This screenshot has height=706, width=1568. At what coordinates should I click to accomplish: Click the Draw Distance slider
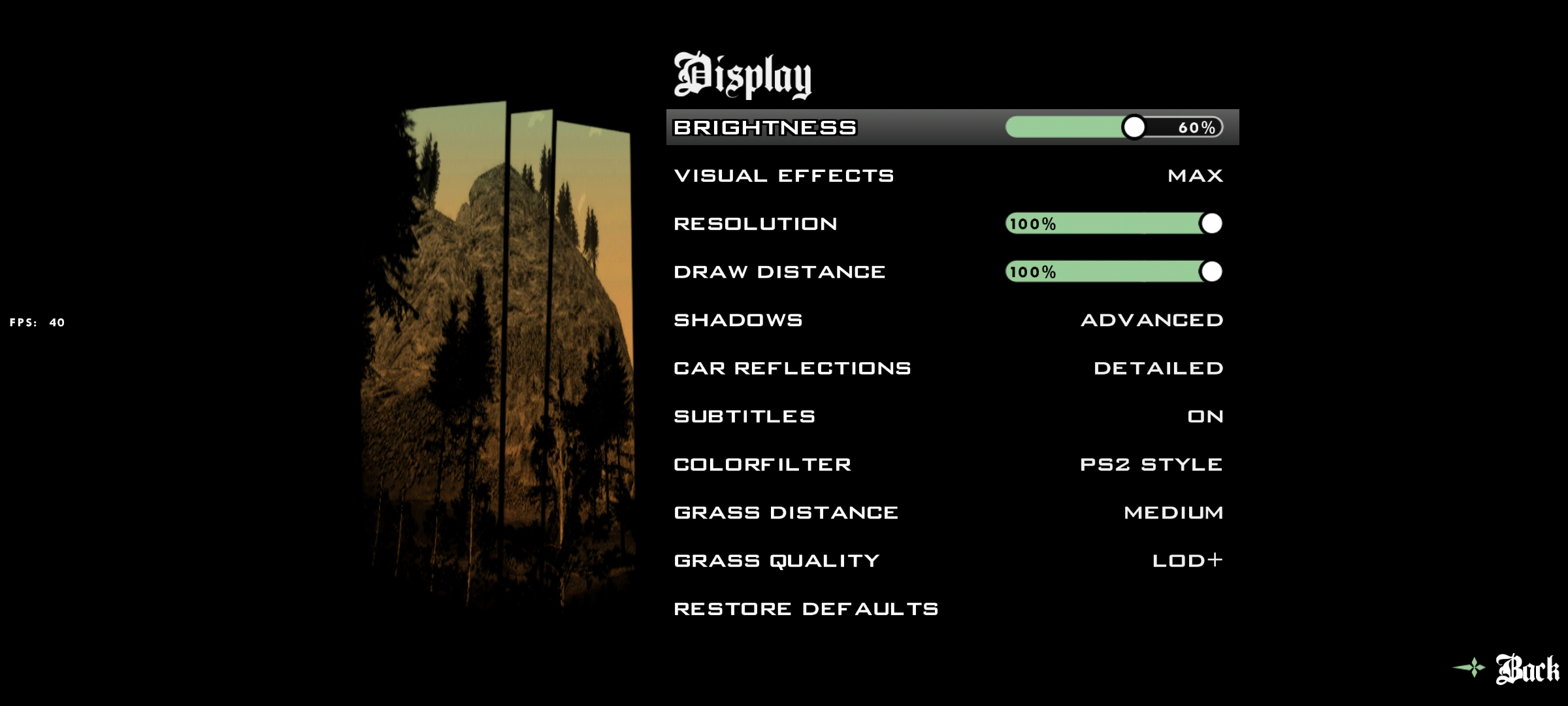(1113, 272)
